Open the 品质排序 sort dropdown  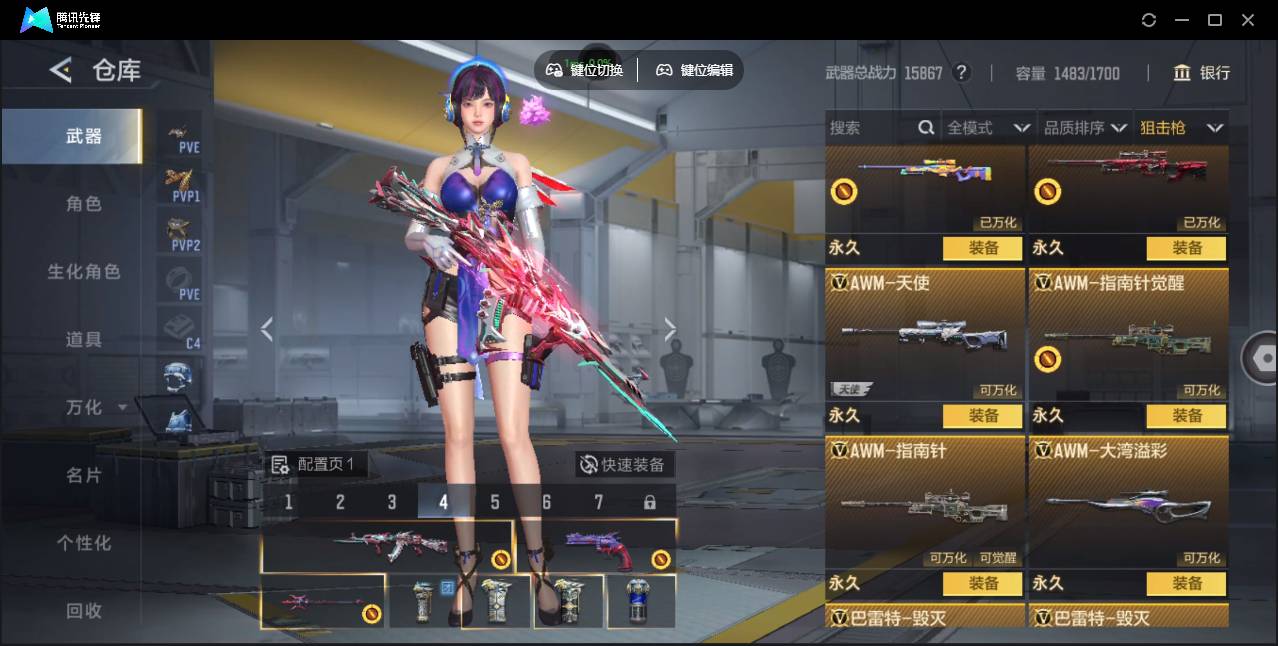(1085, 128)
